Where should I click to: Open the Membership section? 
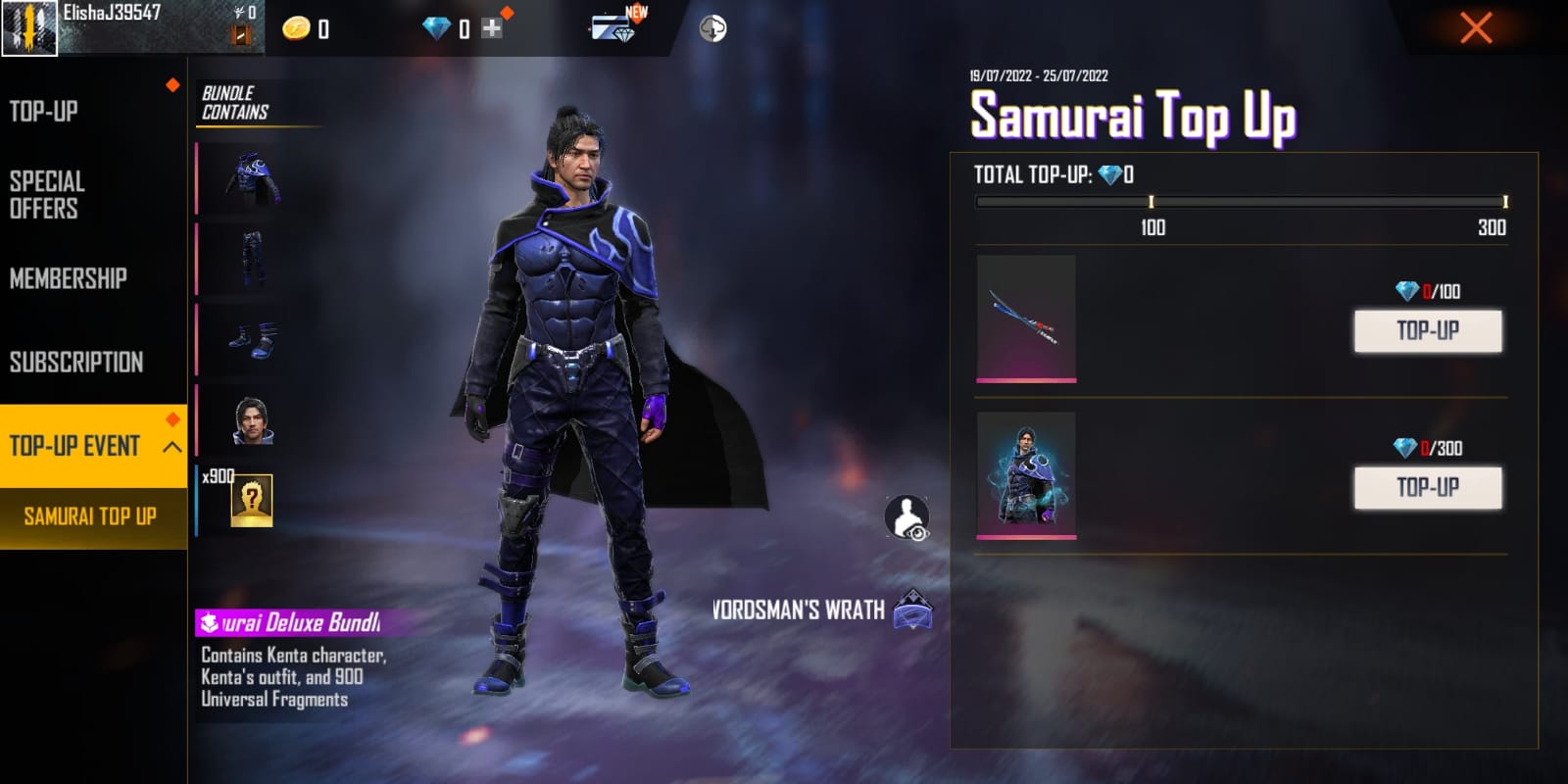pyautogui.click(x=69, y=278)
